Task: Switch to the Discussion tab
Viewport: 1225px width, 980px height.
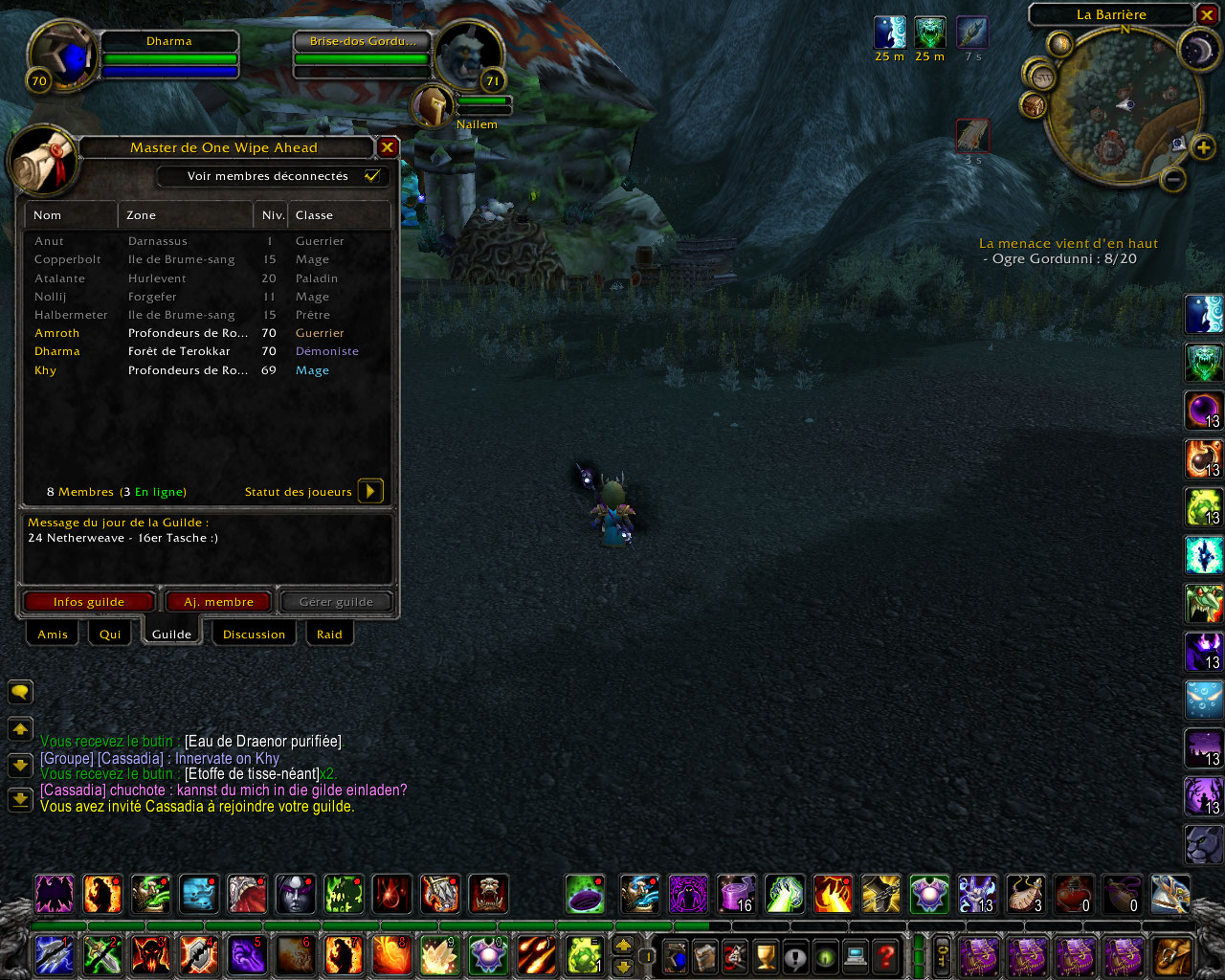Action: (x=254, y=635)
